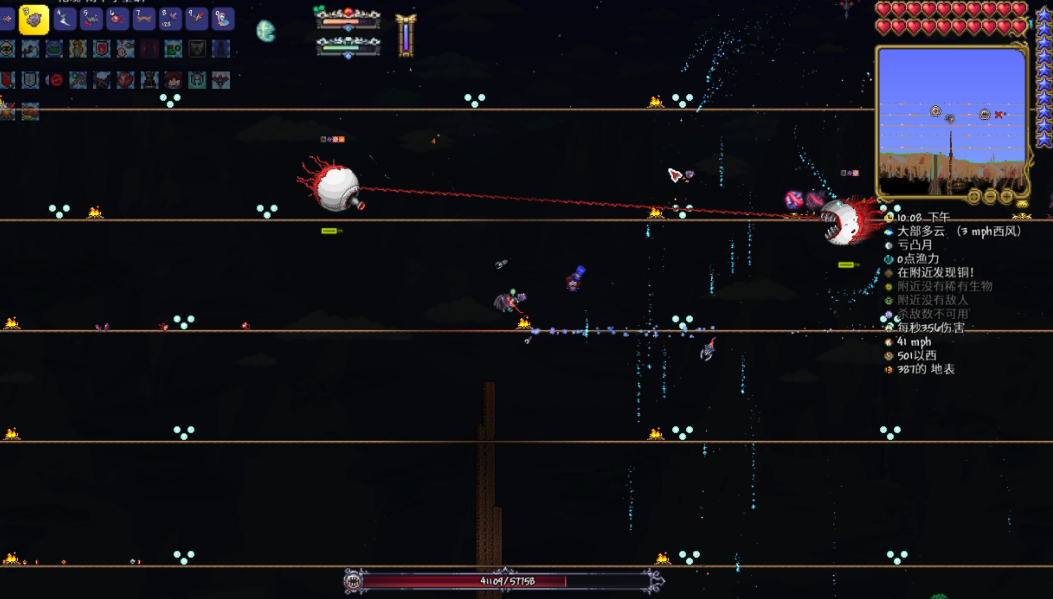This screenshot has height=599, width=1053.
Task: Zoom out the minimap with the minus button
Action: tap(990, 197)
